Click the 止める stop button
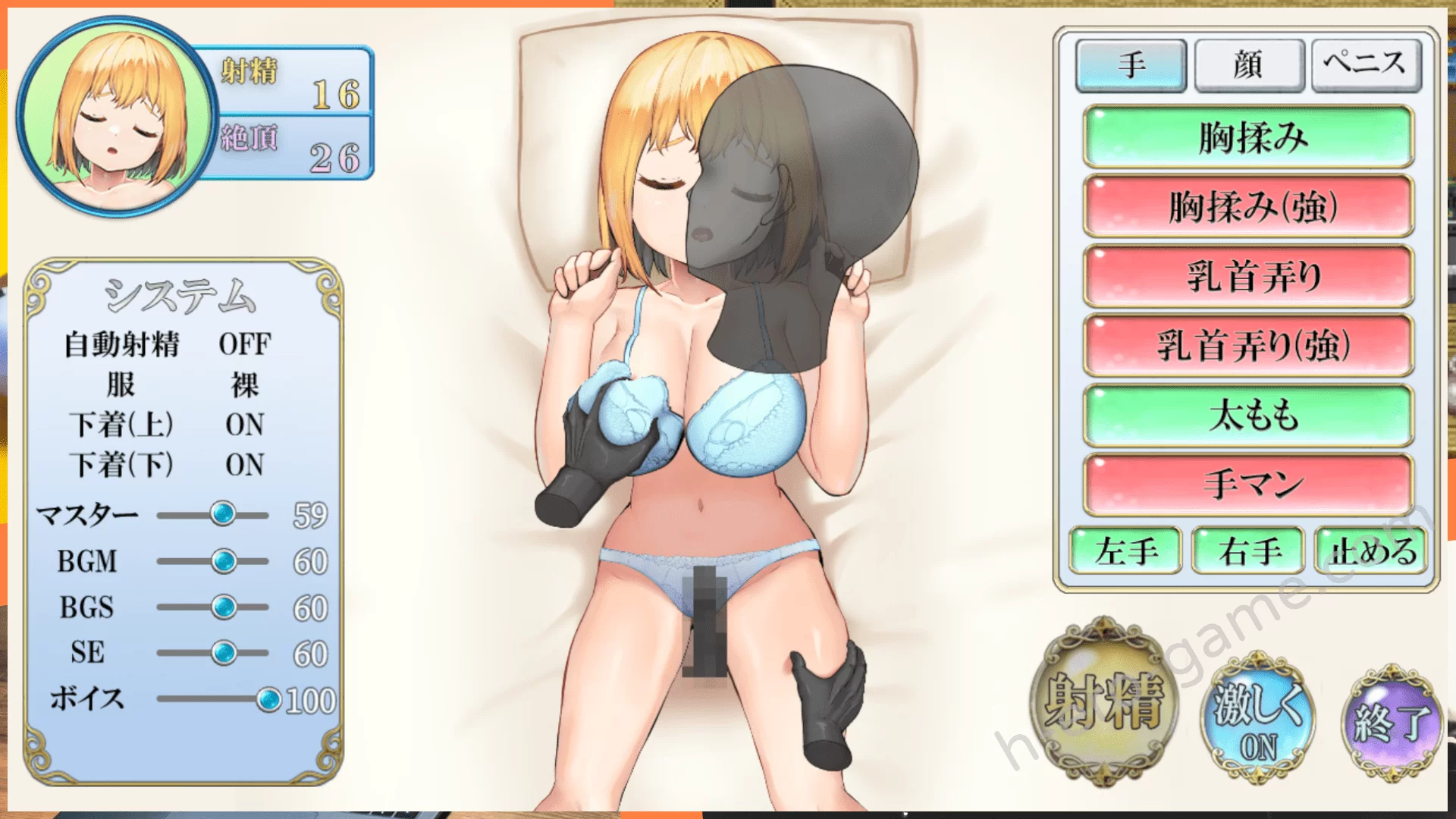This screenshot has height=819, width=1456. (1371, 551)
